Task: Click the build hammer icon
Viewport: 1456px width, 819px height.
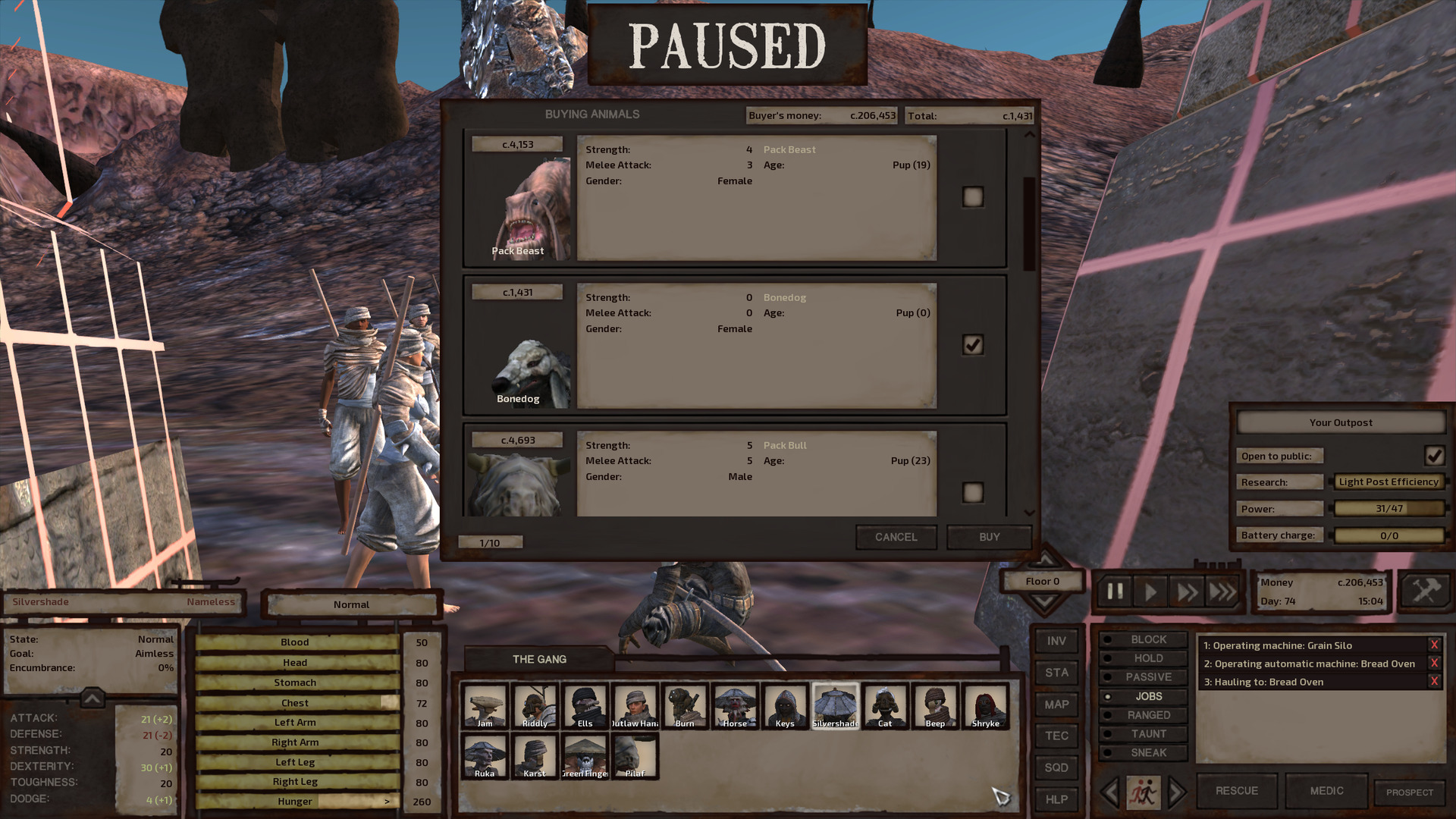Action: (x=1426, y=591)
